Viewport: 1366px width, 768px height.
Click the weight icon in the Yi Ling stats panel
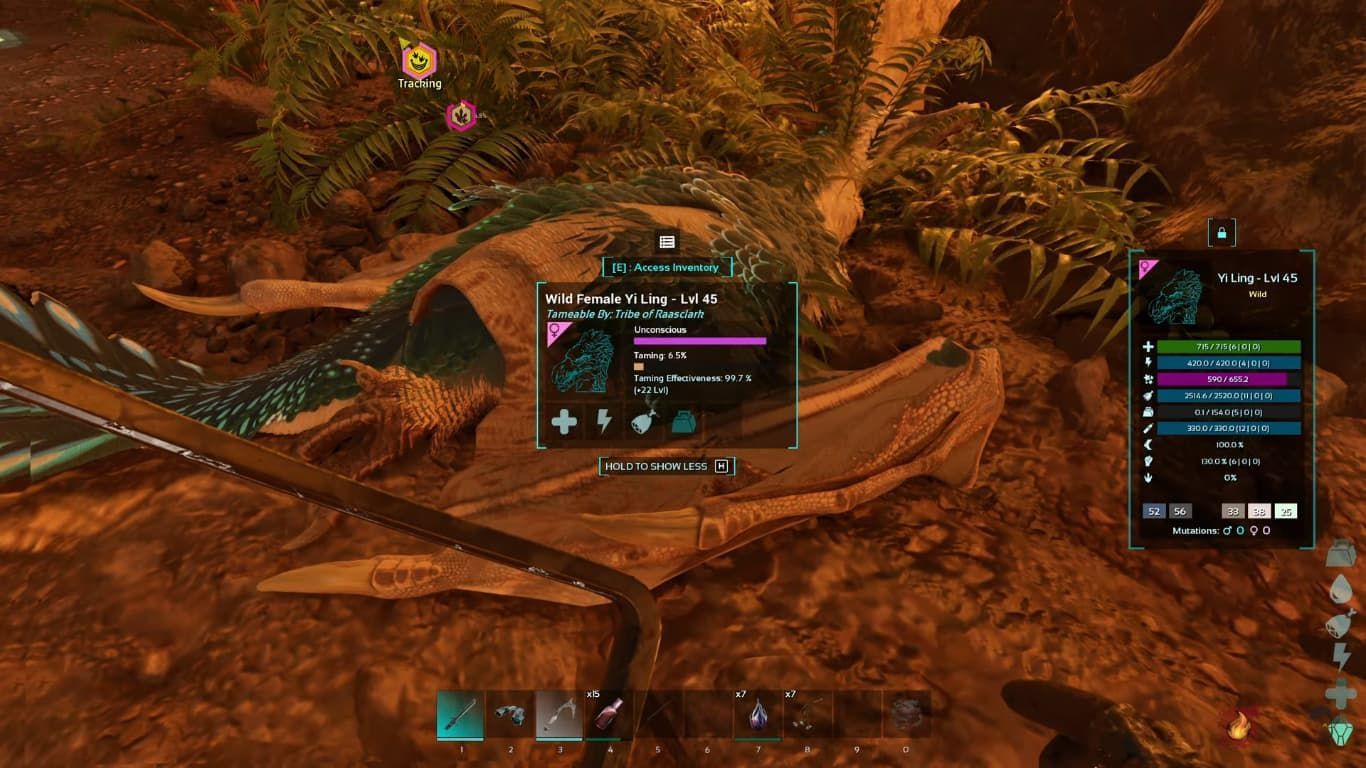1146,412
